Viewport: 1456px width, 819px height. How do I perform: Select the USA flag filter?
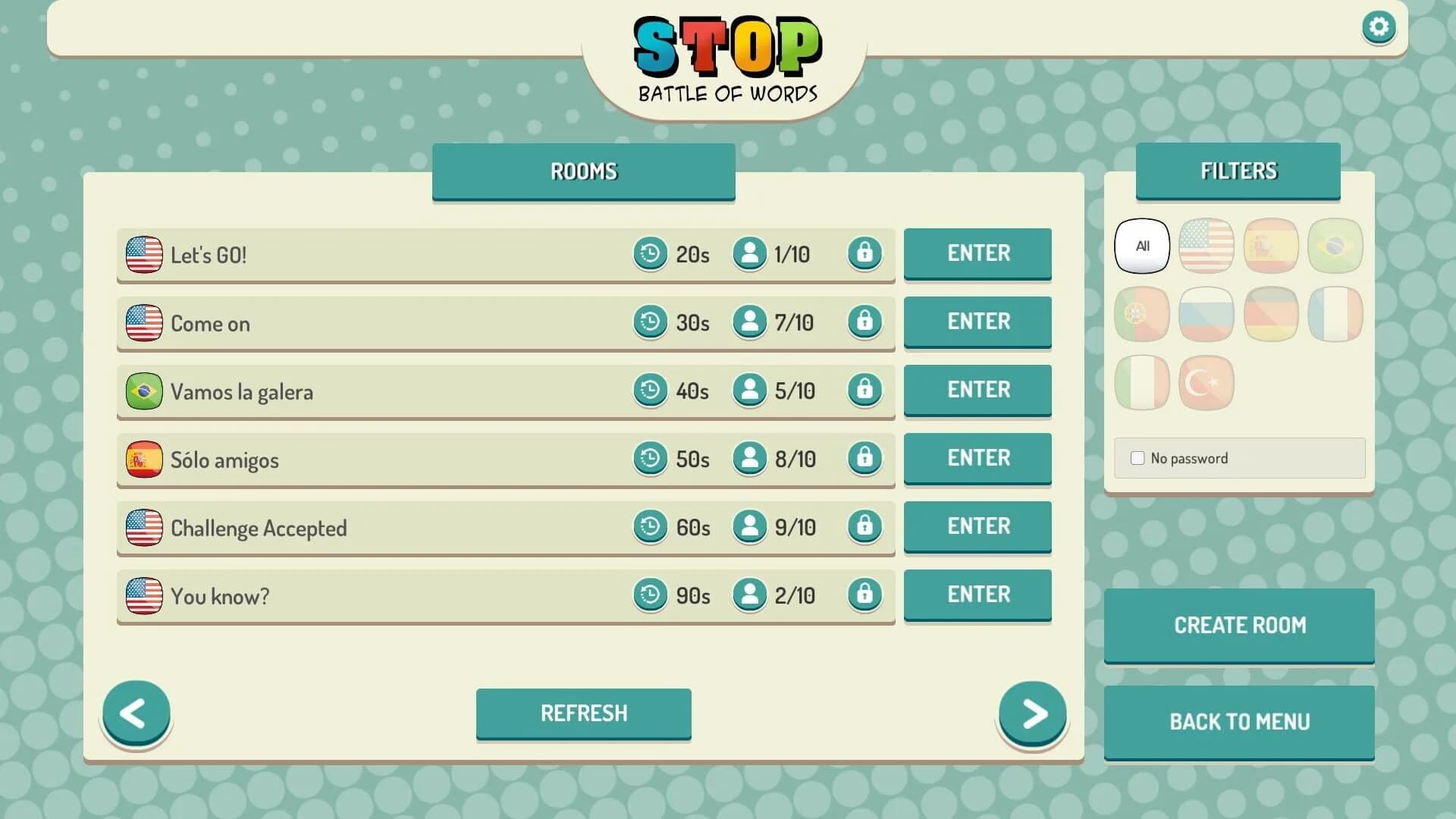[x=1206, y=246]
